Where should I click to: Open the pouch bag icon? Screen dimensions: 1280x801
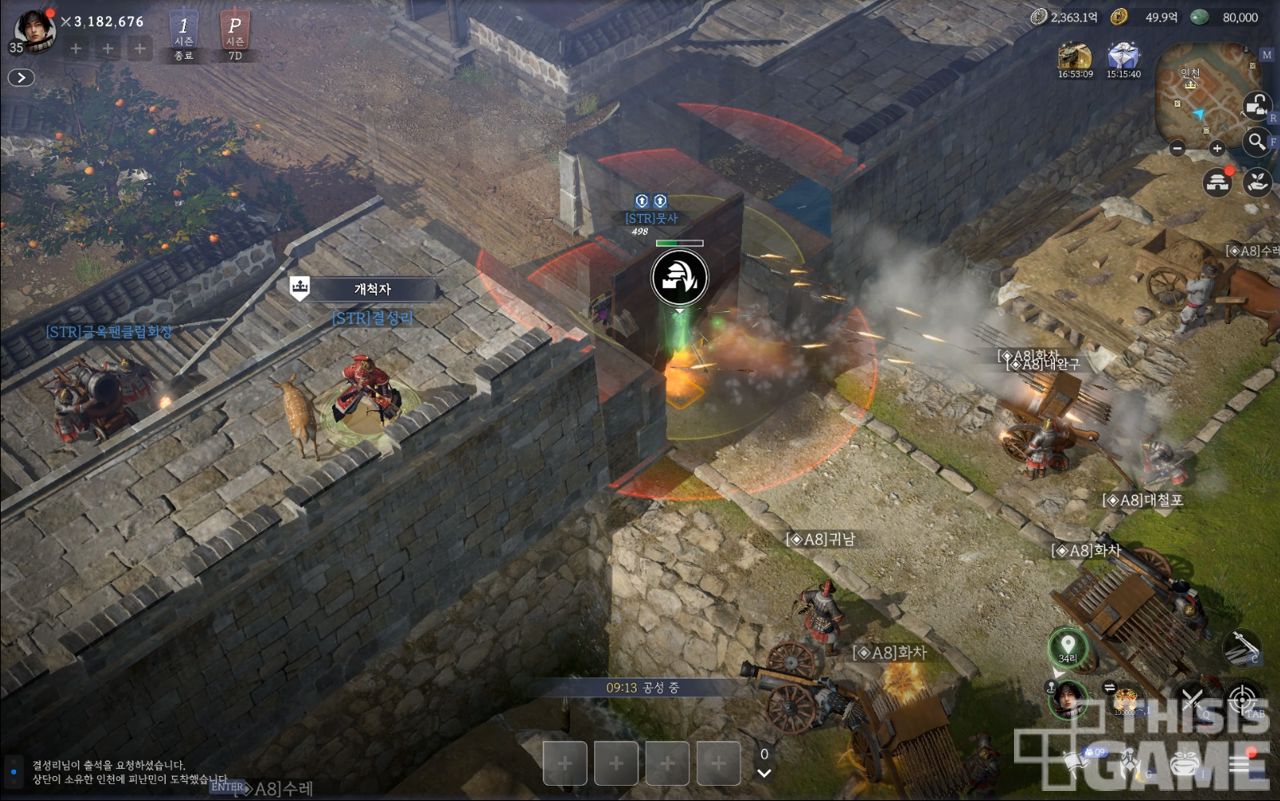[x=1184, y=764]
